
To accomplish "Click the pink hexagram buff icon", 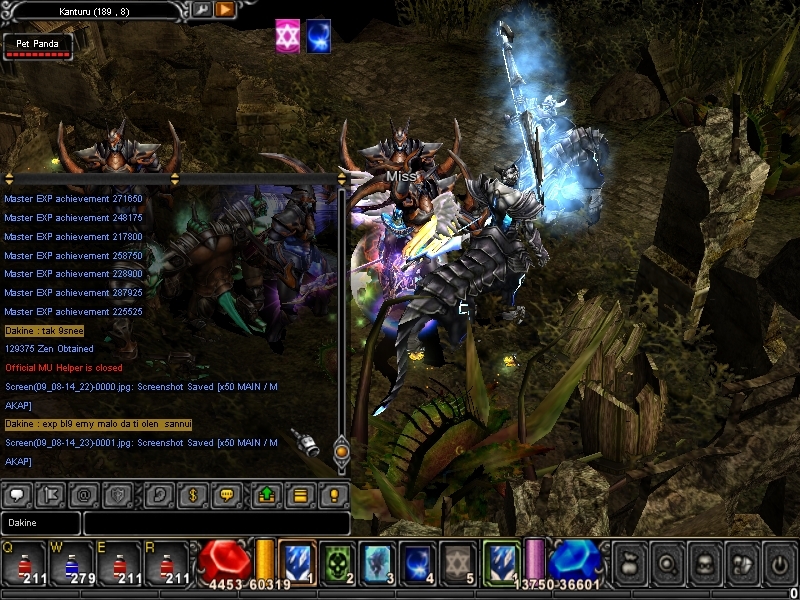I will tap(288, 35).
